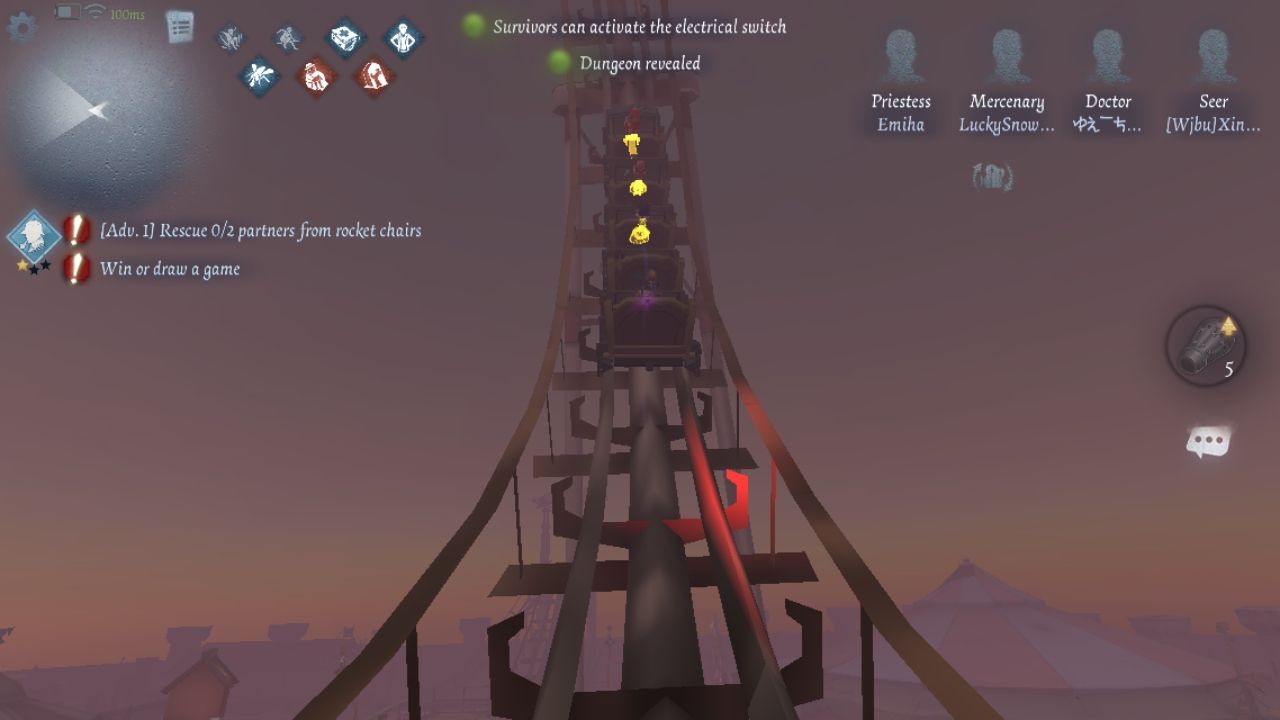
Task: Inspect the winged insect persona trait
Action: tap(259, 76)
